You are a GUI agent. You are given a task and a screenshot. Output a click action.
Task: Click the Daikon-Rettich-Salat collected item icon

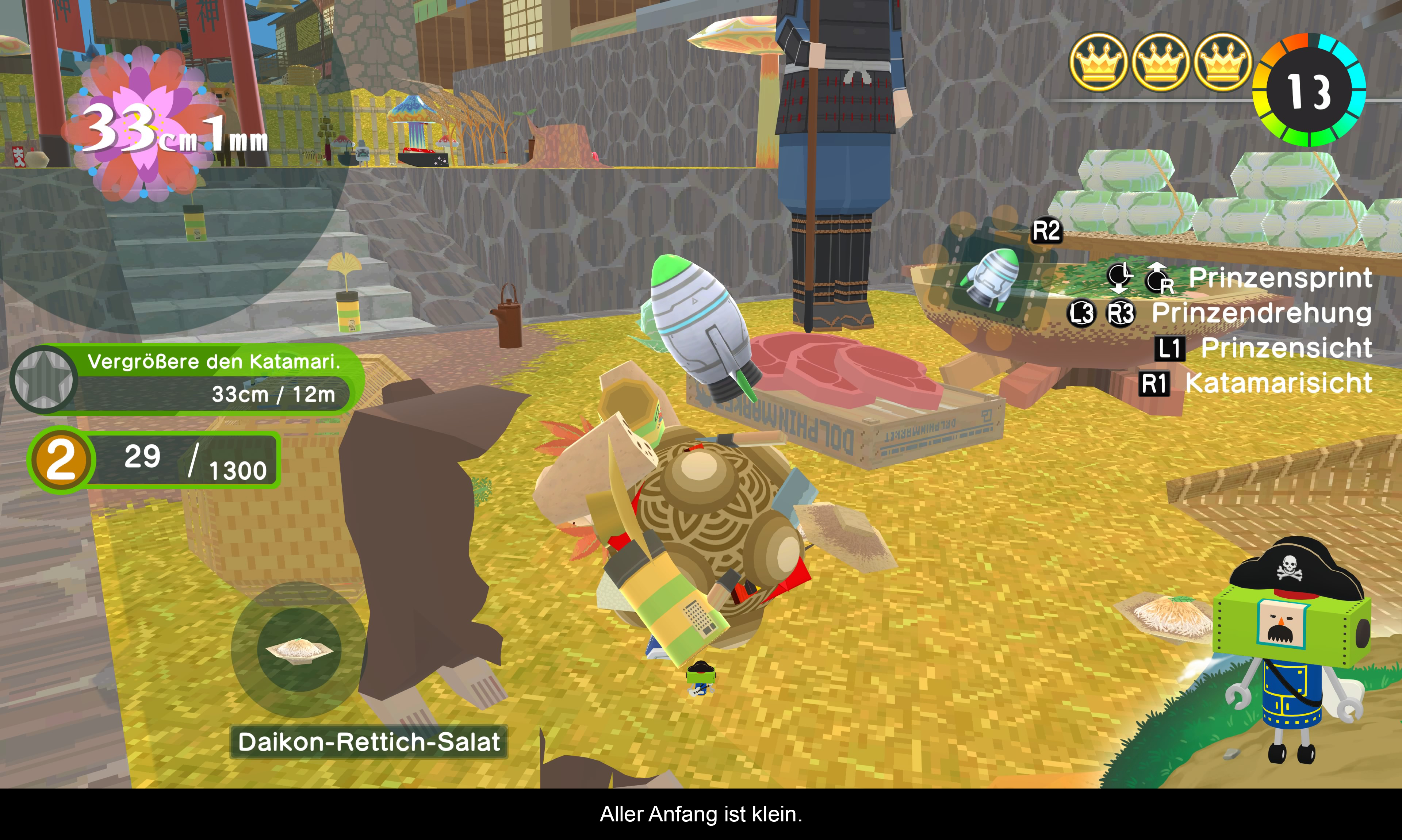click(x=299, y=649)
